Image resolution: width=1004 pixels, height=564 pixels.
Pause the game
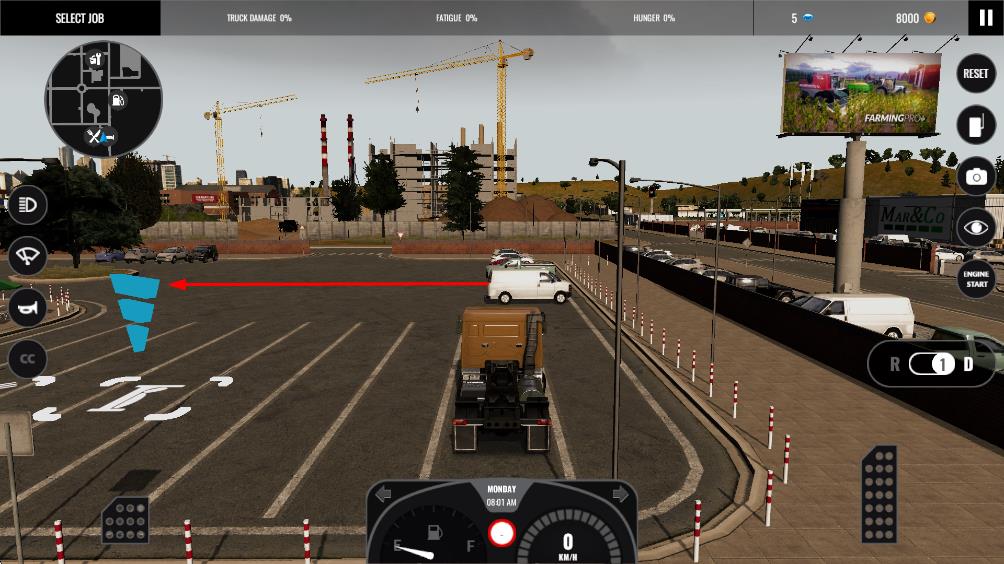986,18
